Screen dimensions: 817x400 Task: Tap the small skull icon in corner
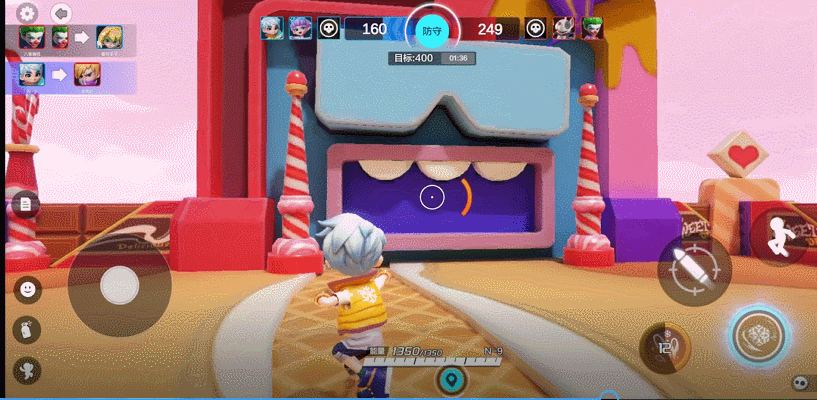[799, 382]
